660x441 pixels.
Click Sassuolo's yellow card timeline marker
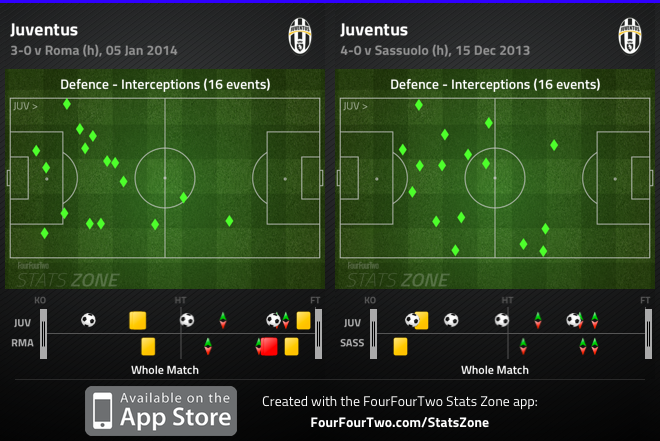(x=400, y=346)
